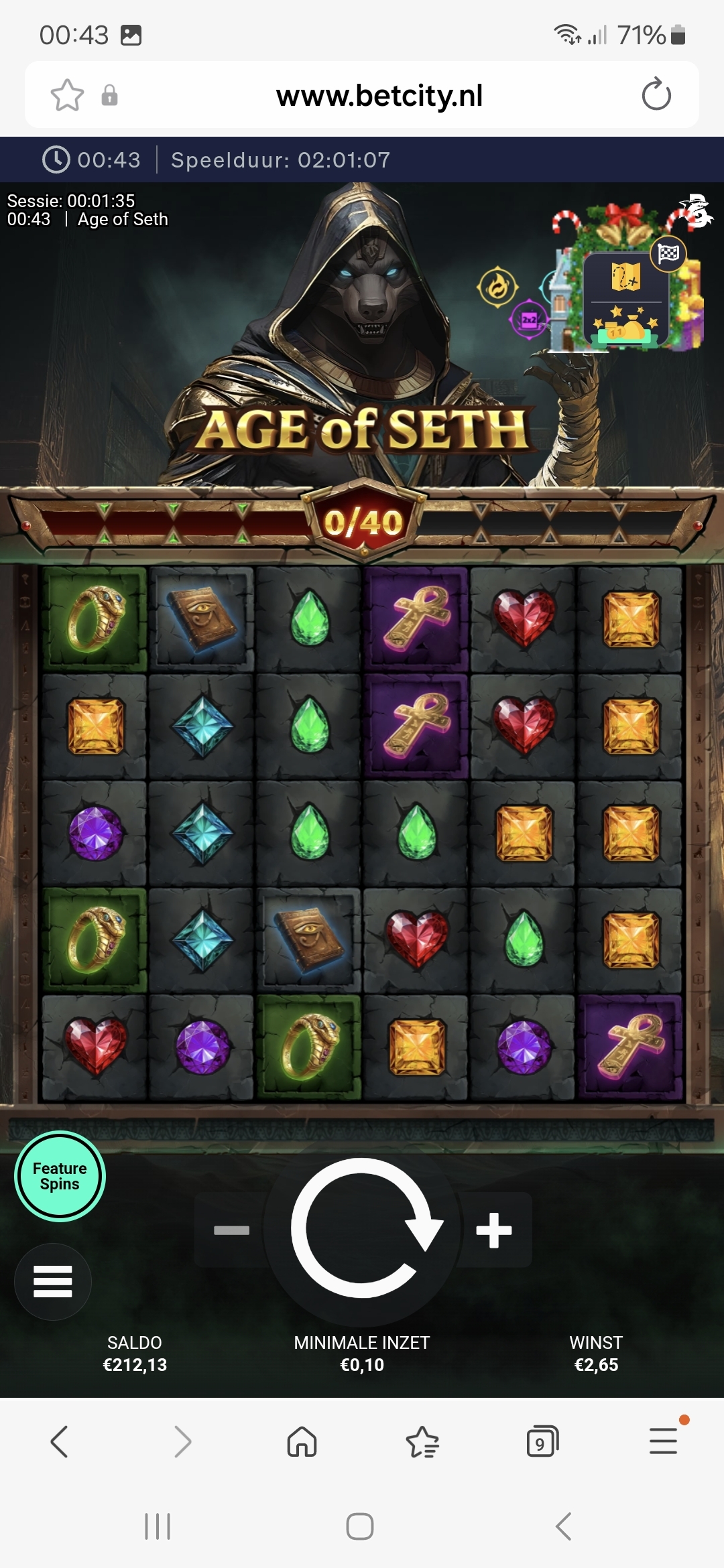Open the game's hamburger menu
The image size is (724, 1568).
(x=53, y=1281)
